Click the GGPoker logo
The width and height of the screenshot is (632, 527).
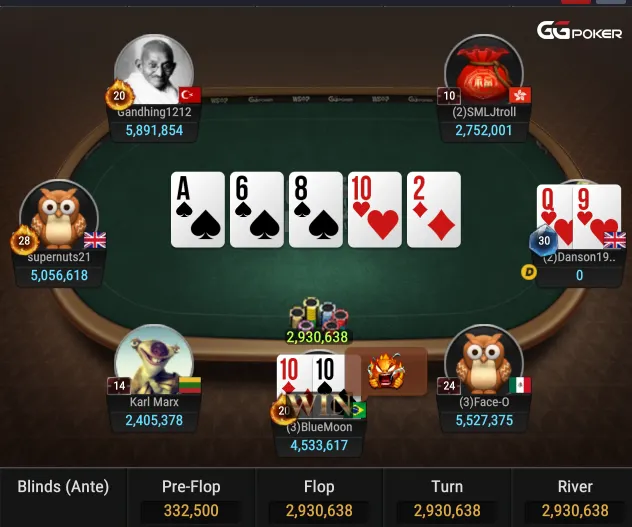pos(579,31)
